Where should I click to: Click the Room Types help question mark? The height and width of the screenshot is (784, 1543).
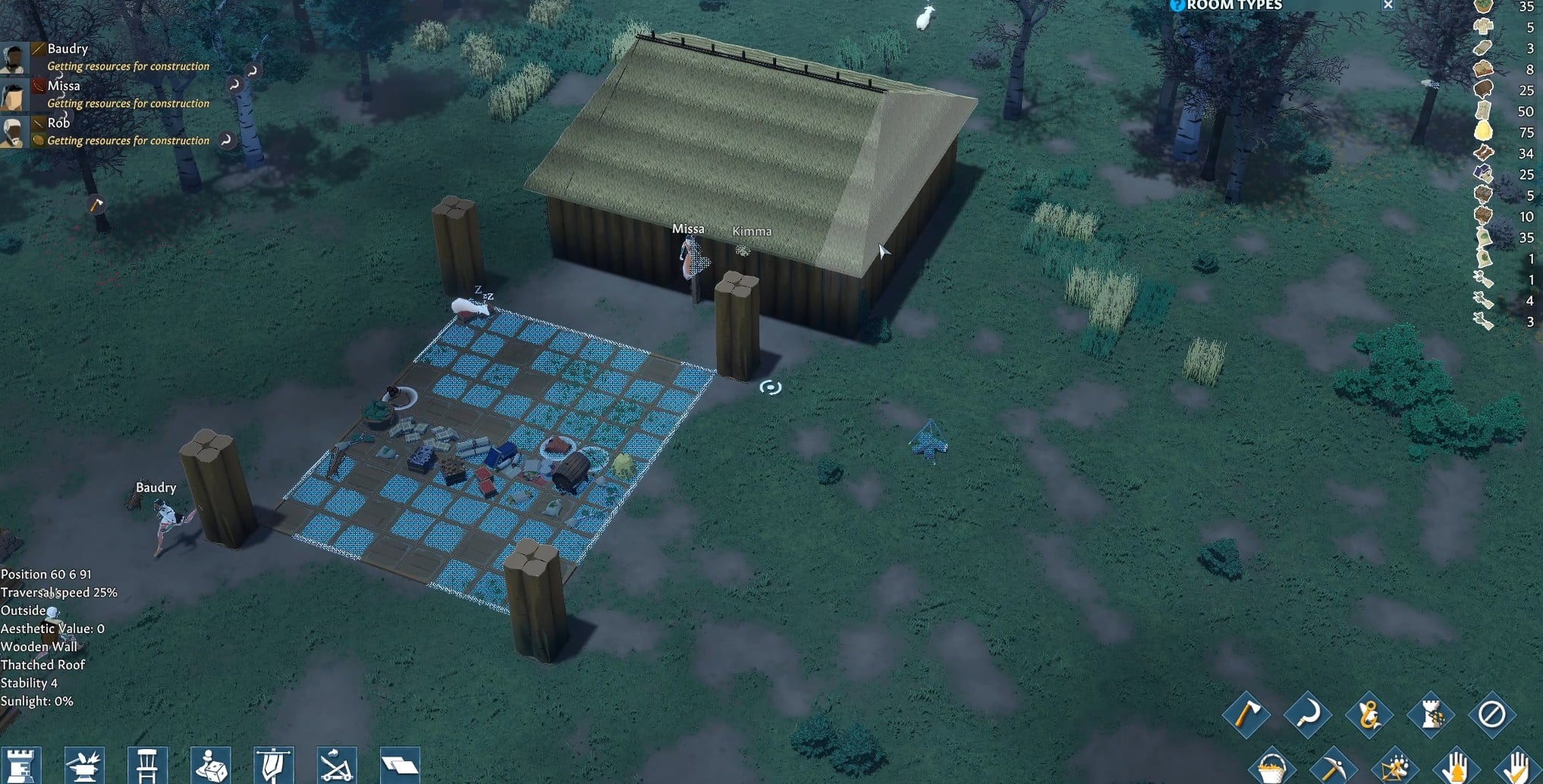pyautogui.click(x=1176, y=5)
